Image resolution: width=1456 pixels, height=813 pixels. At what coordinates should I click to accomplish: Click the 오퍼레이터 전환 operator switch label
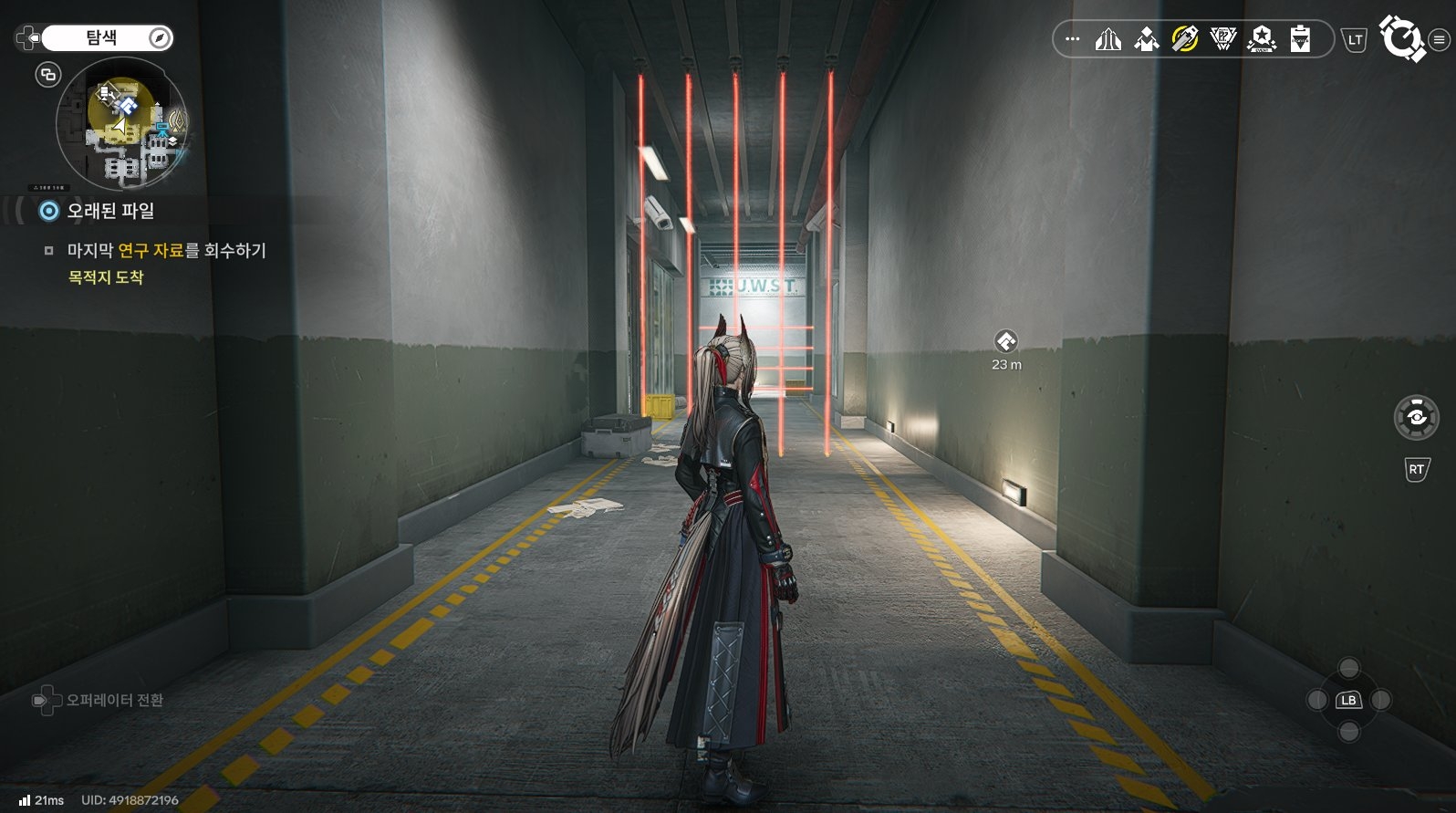tap(114, 700)
